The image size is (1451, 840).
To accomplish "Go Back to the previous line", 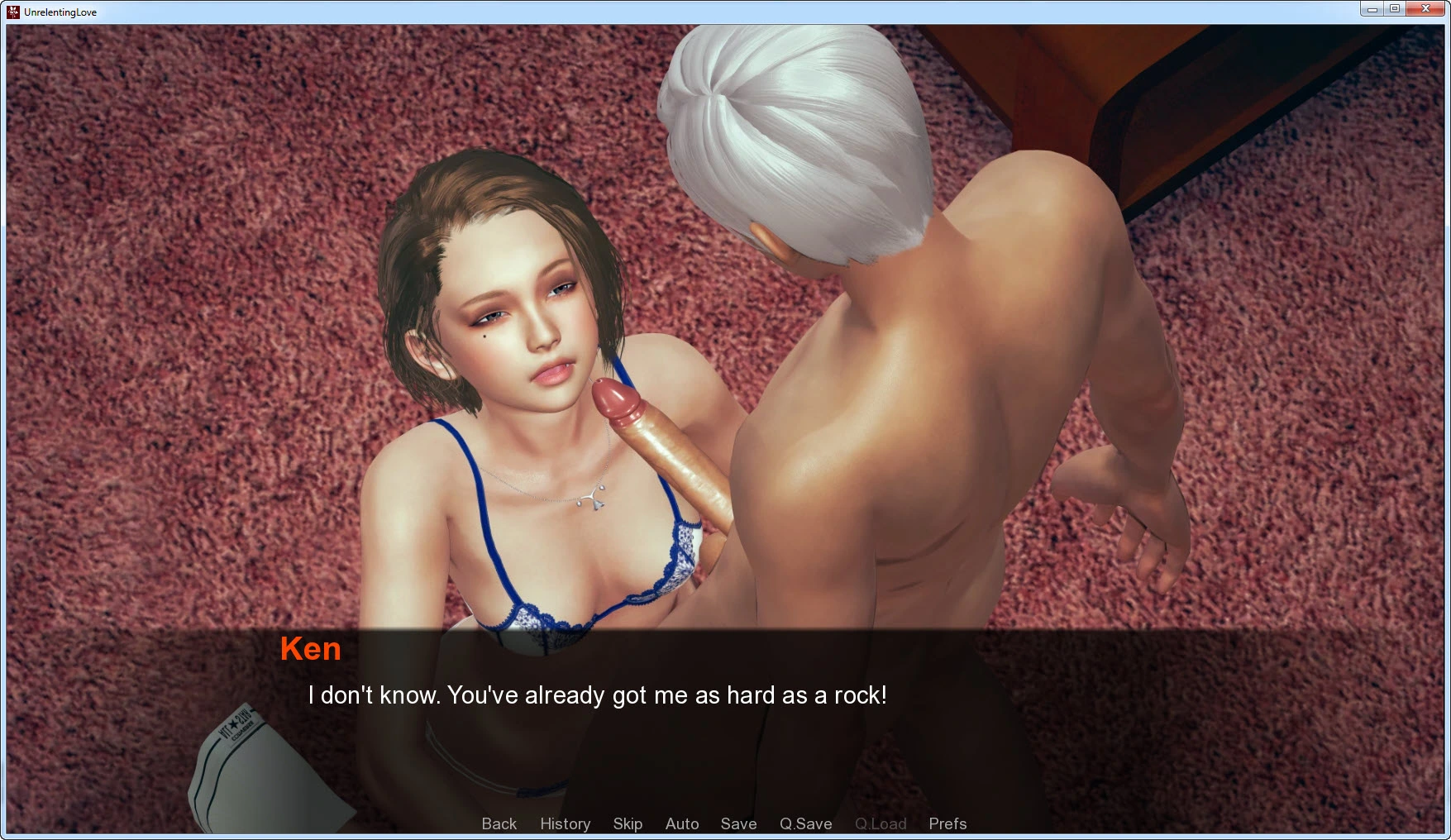I will tap(499, 823).
